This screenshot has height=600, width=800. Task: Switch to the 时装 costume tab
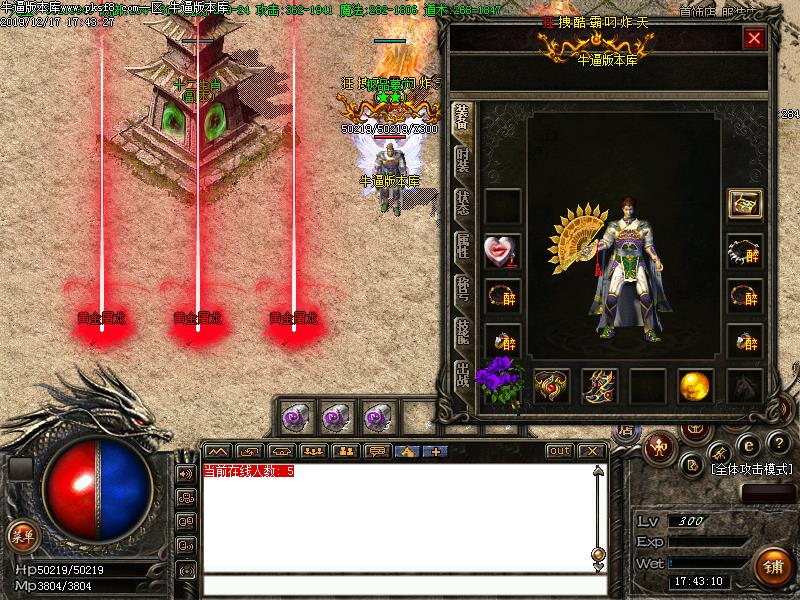pos(463,159)
